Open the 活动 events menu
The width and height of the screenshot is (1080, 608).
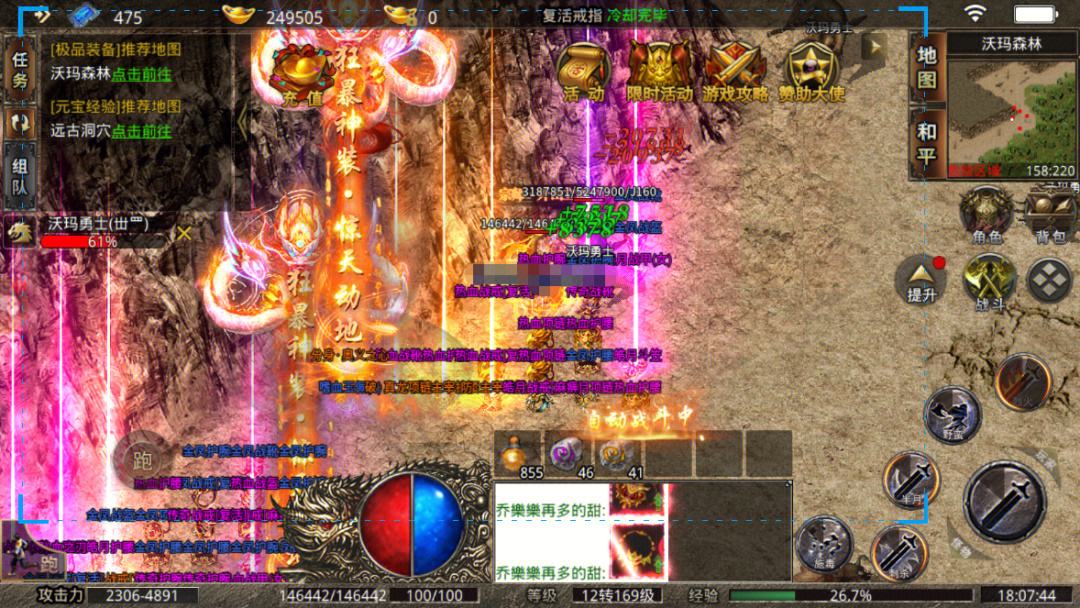[x=584, y=70]
